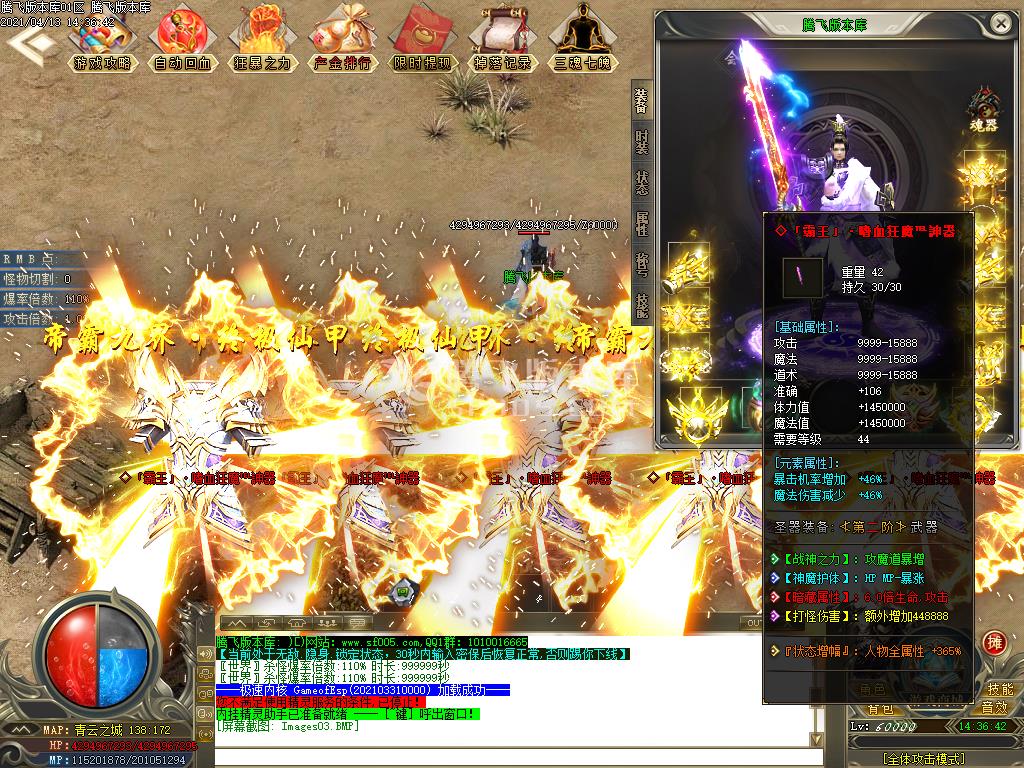Close the character equipment panel
1024x768 pixels.
pyautogui.click(x=1007, y=26)
